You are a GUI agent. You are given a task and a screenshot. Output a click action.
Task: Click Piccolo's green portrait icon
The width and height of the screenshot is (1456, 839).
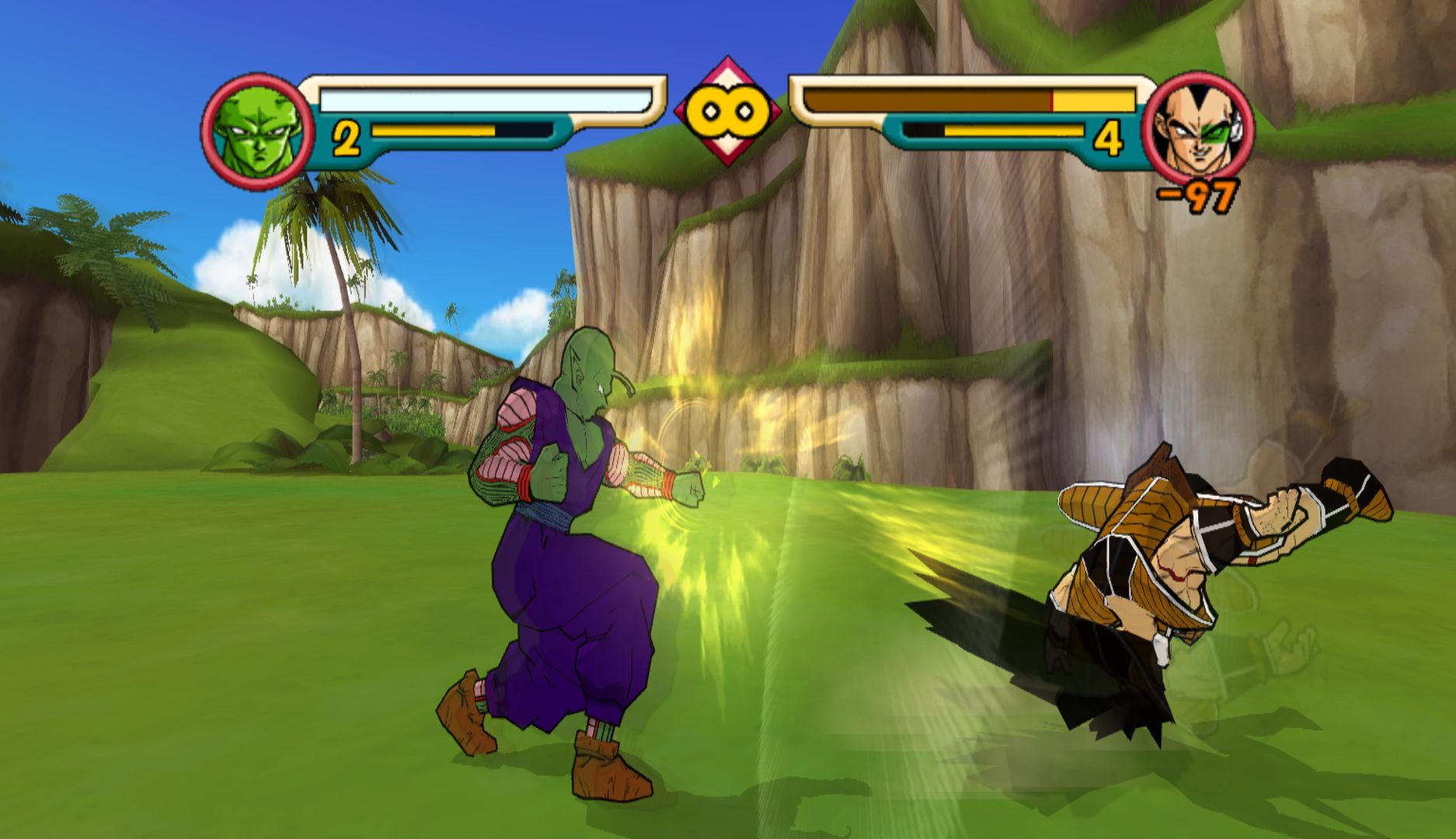(x=258, y=132)
